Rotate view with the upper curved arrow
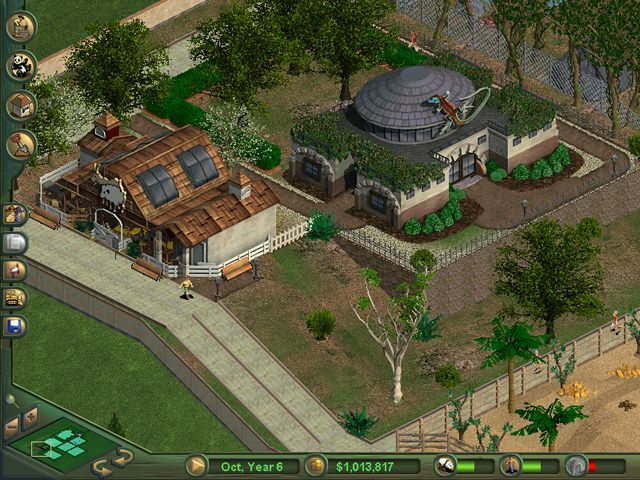The width and height of the screenshot is (640, 480). tap(123, 456)
